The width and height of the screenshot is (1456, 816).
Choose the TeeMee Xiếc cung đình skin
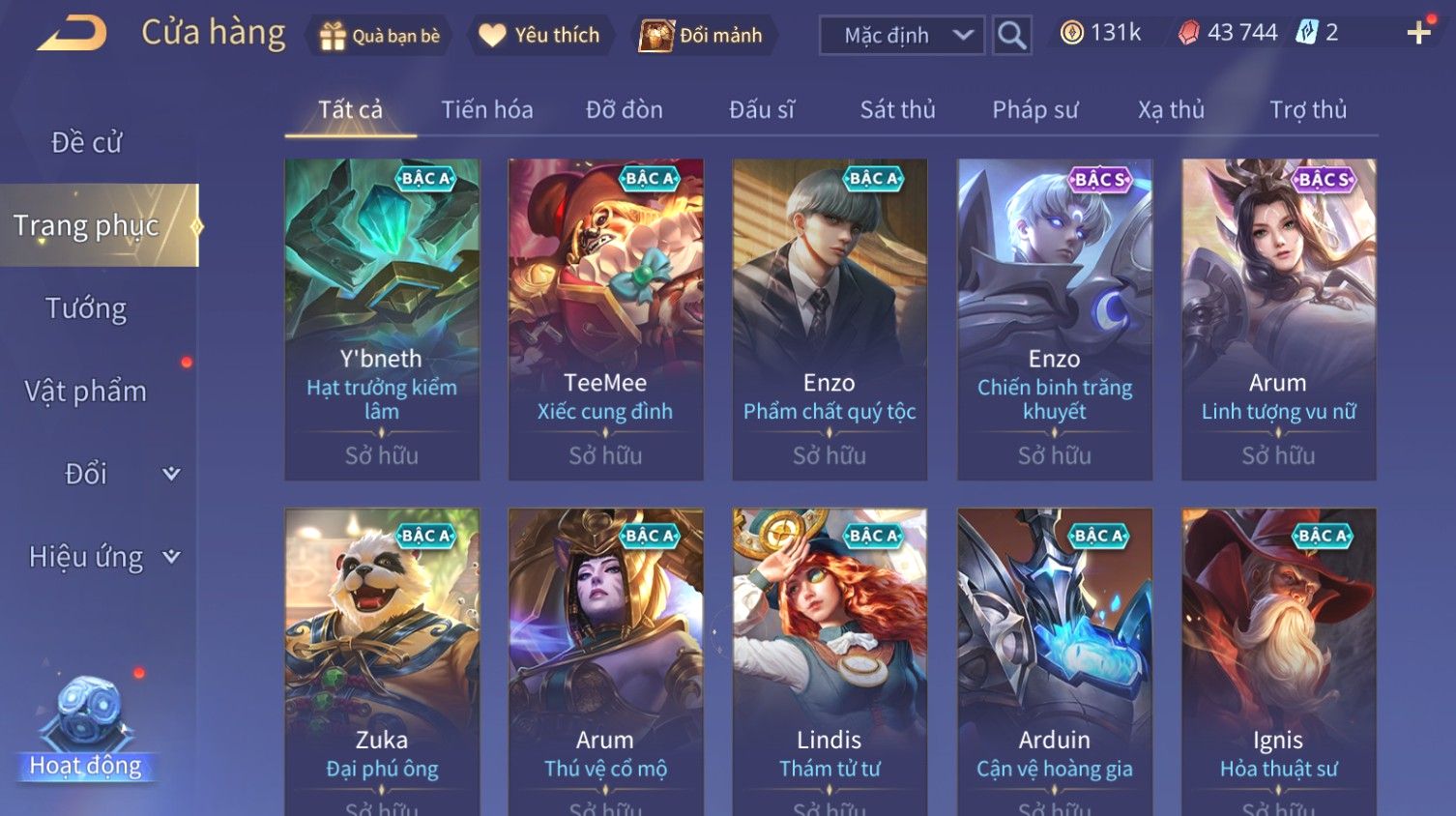(606, 319)
